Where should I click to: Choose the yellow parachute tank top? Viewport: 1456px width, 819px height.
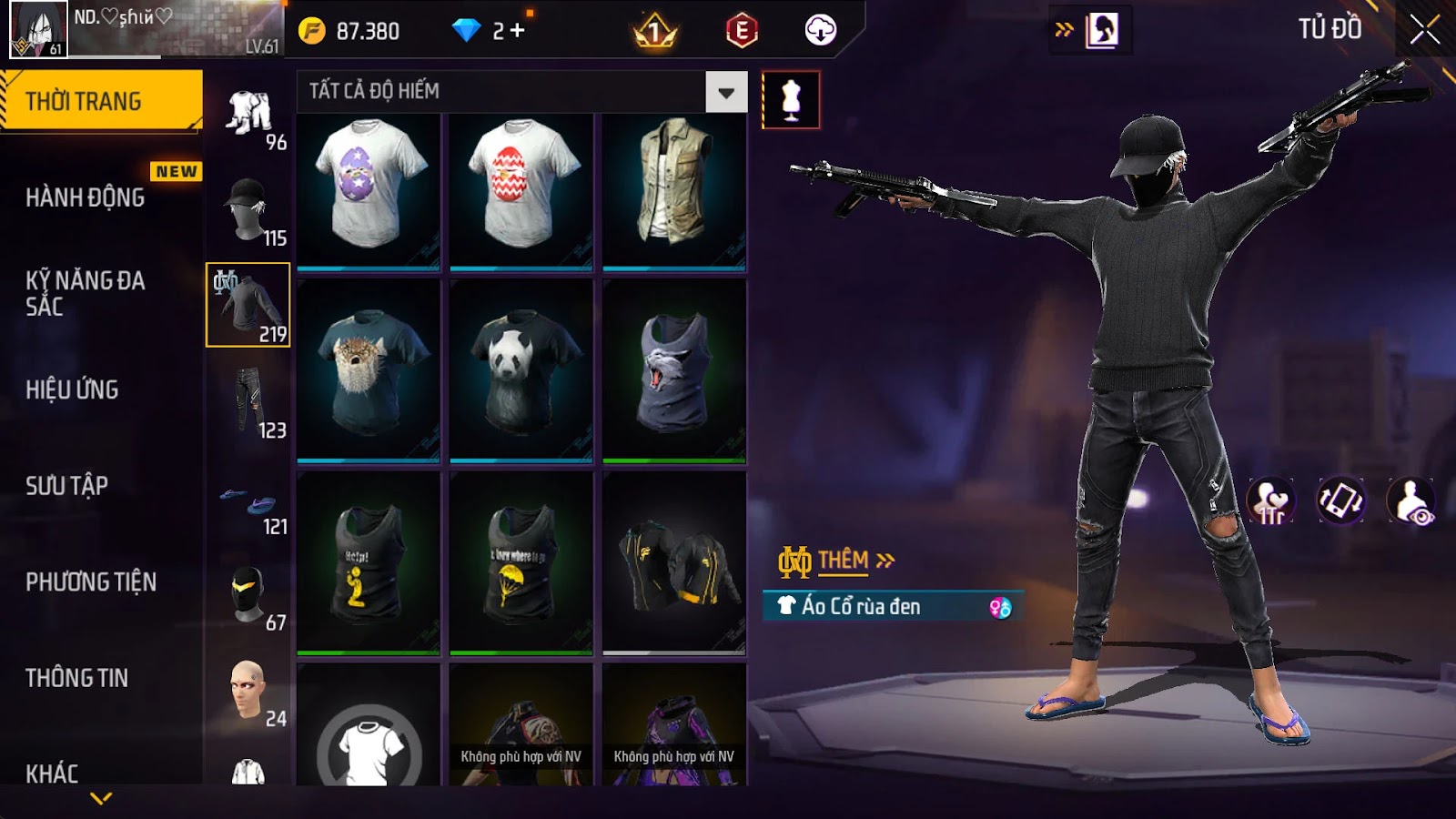click(521, 562)
